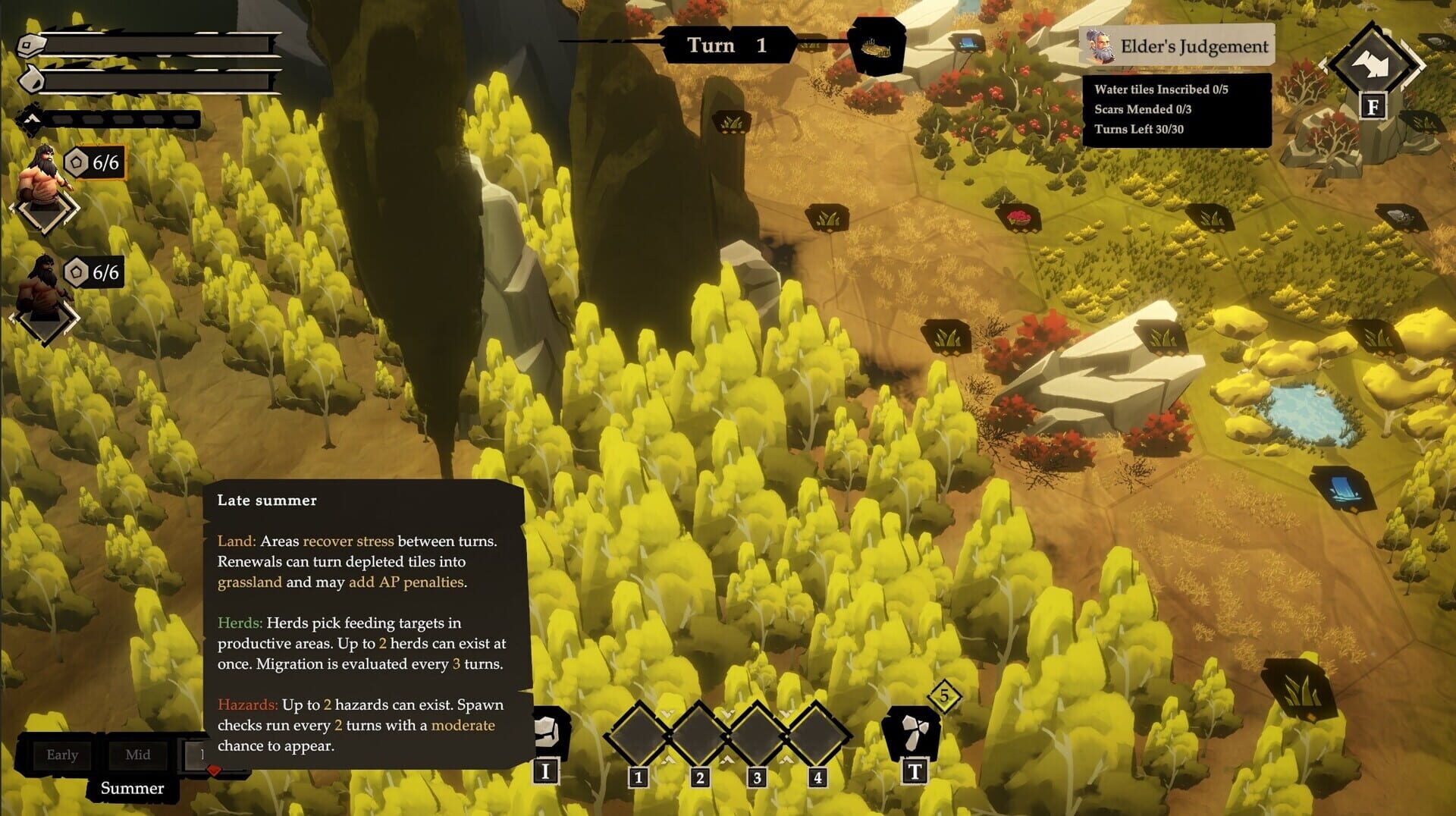Select the red berry resource marker

point(1018,218)
